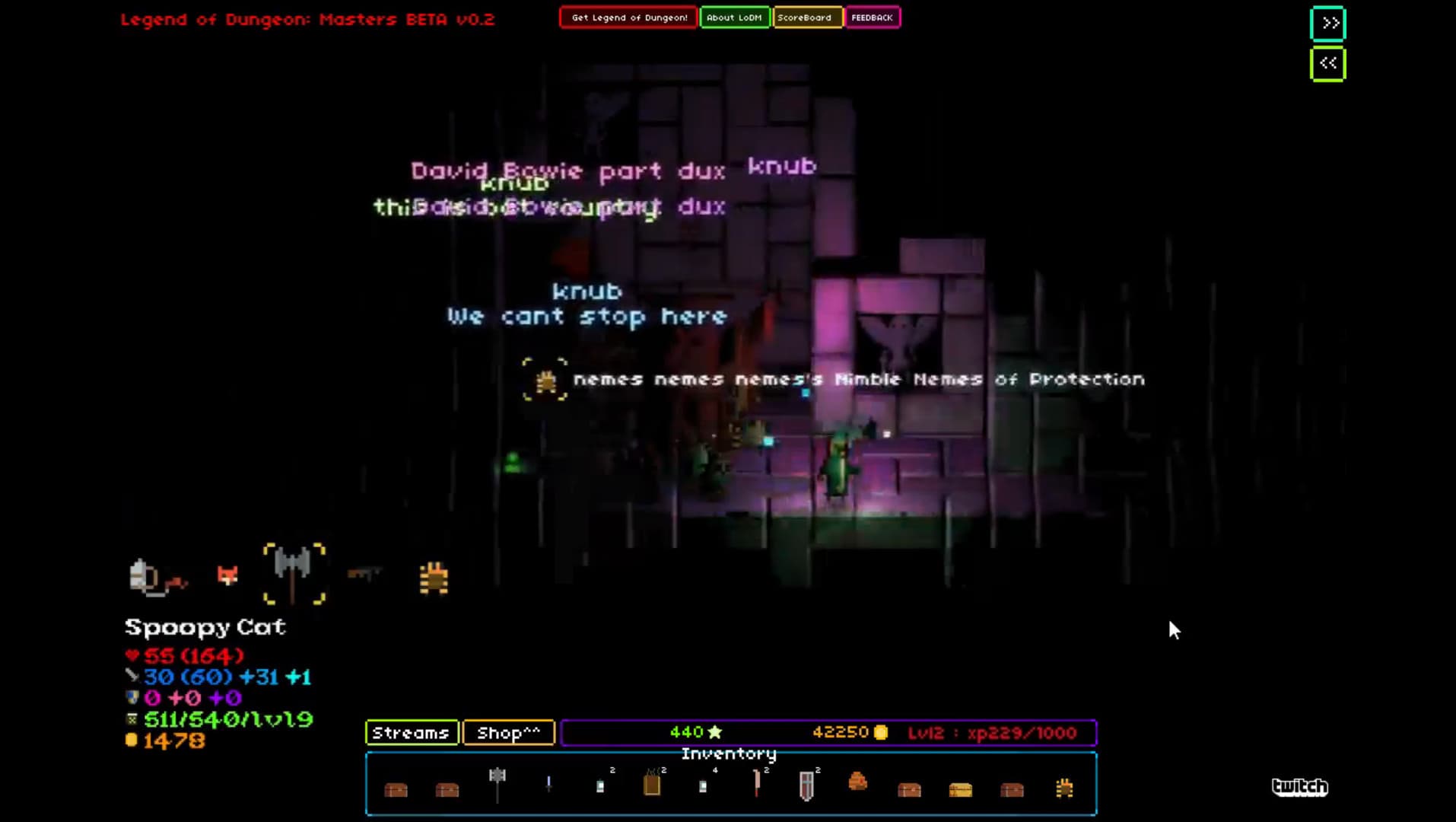Open the Streams panel
This screenshot has height=822, width=1456.
(412, 733)
